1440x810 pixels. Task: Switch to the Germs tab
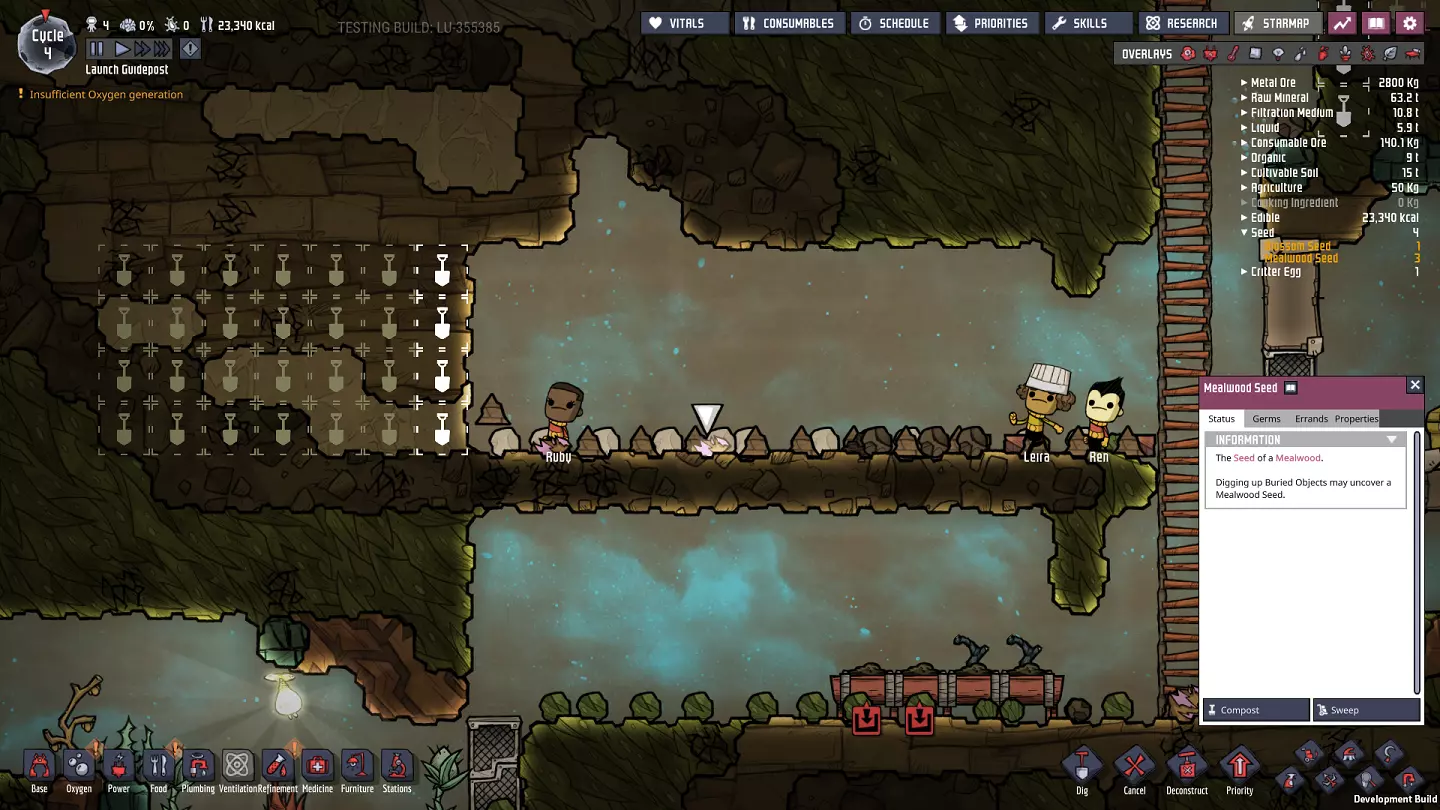1266,419
